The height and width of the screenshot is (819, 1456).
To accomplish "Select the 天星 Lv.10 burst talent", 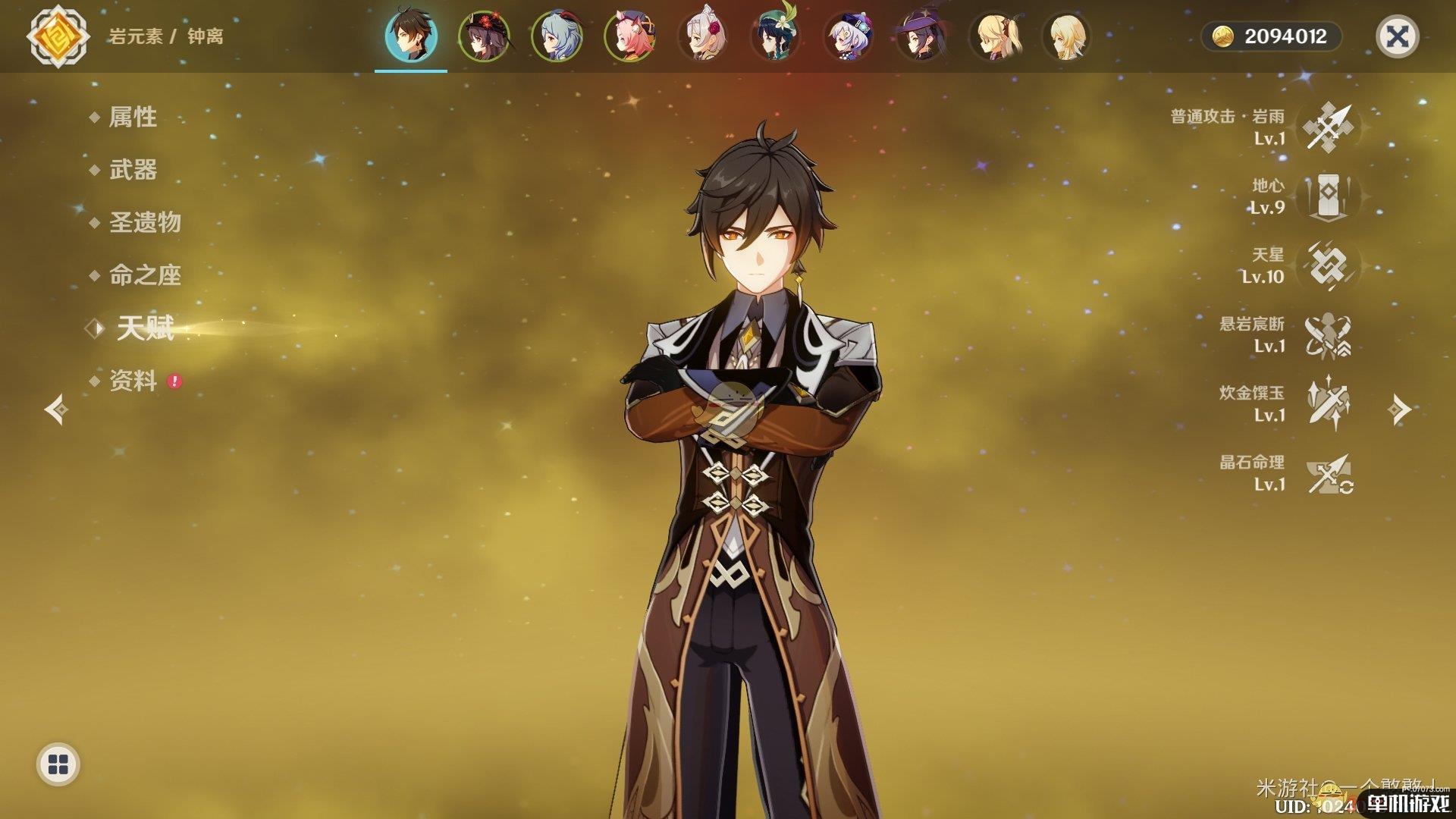I will [1329, 265].
